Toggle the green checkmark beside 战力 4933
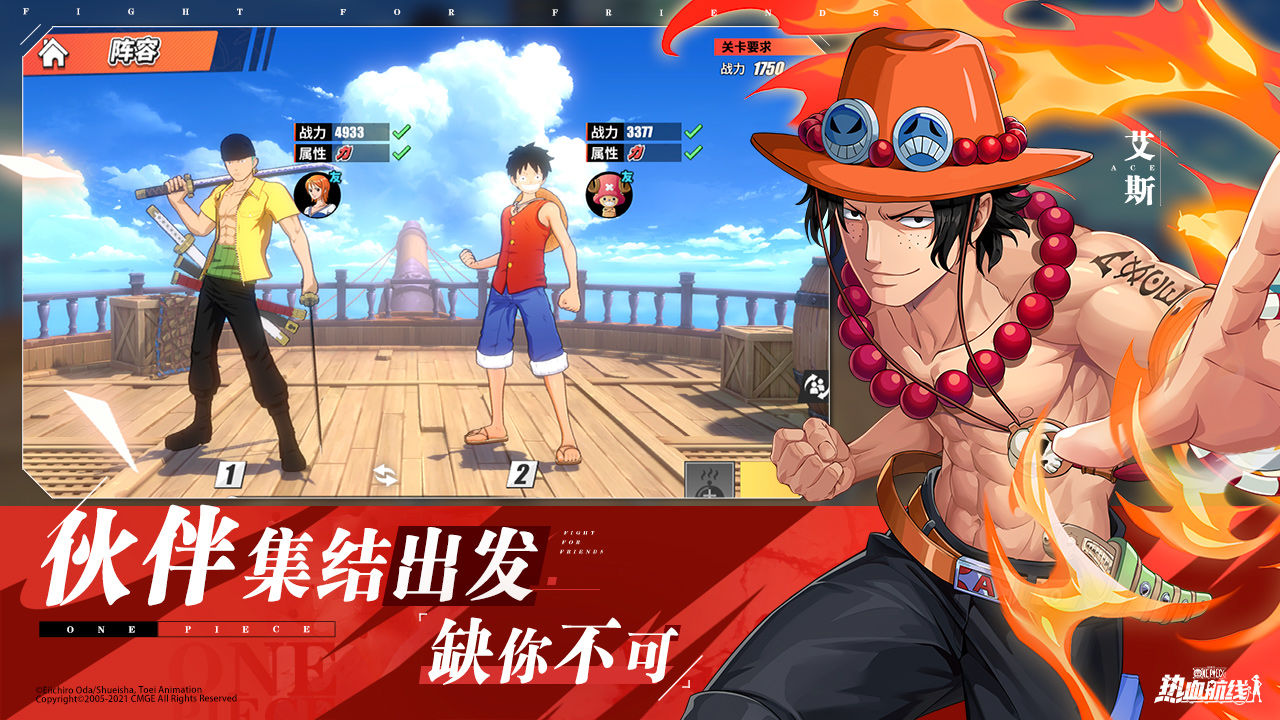 (x=399, y=132)
